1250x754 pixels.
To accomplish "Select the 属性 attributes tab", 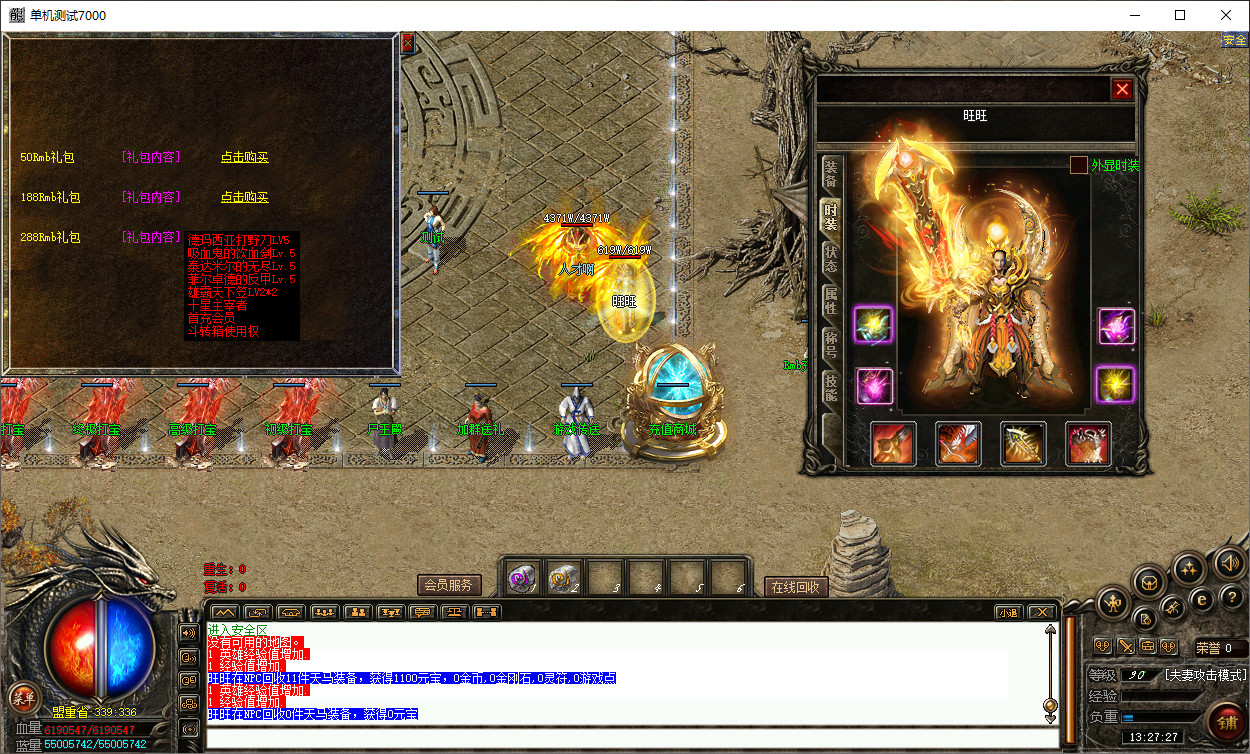I will point(830,302).
